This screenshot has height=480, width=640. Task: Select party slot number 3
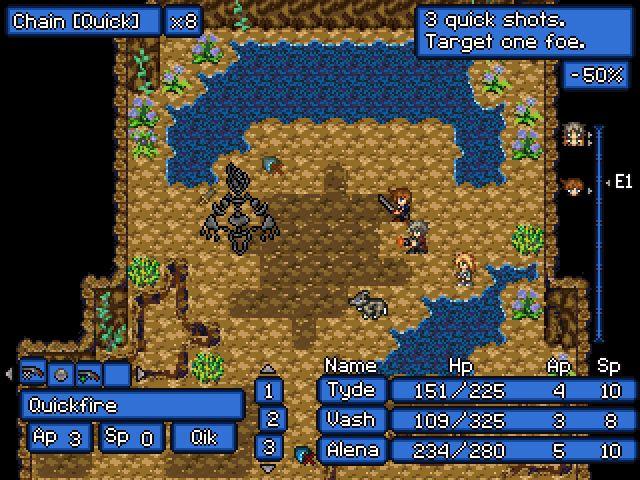268,447
